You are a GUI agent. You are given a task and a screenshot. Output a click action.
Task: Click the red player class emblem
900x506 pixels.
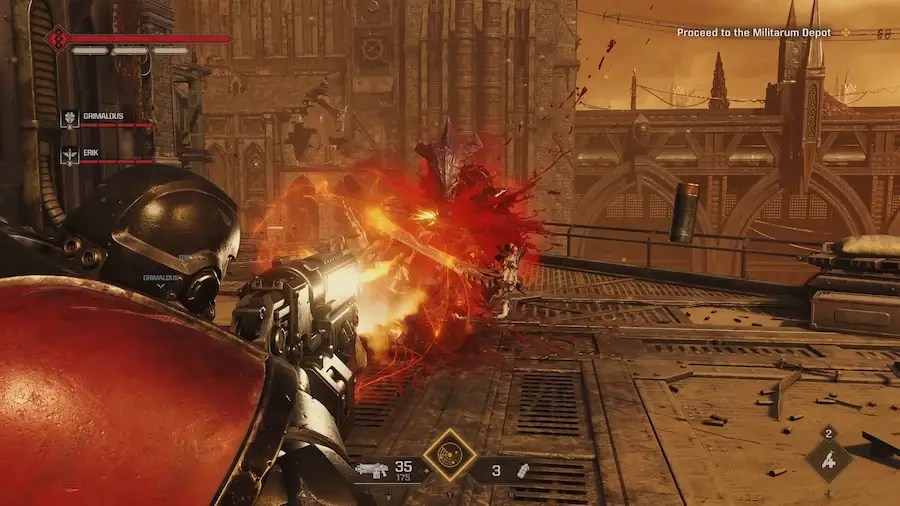57,40
